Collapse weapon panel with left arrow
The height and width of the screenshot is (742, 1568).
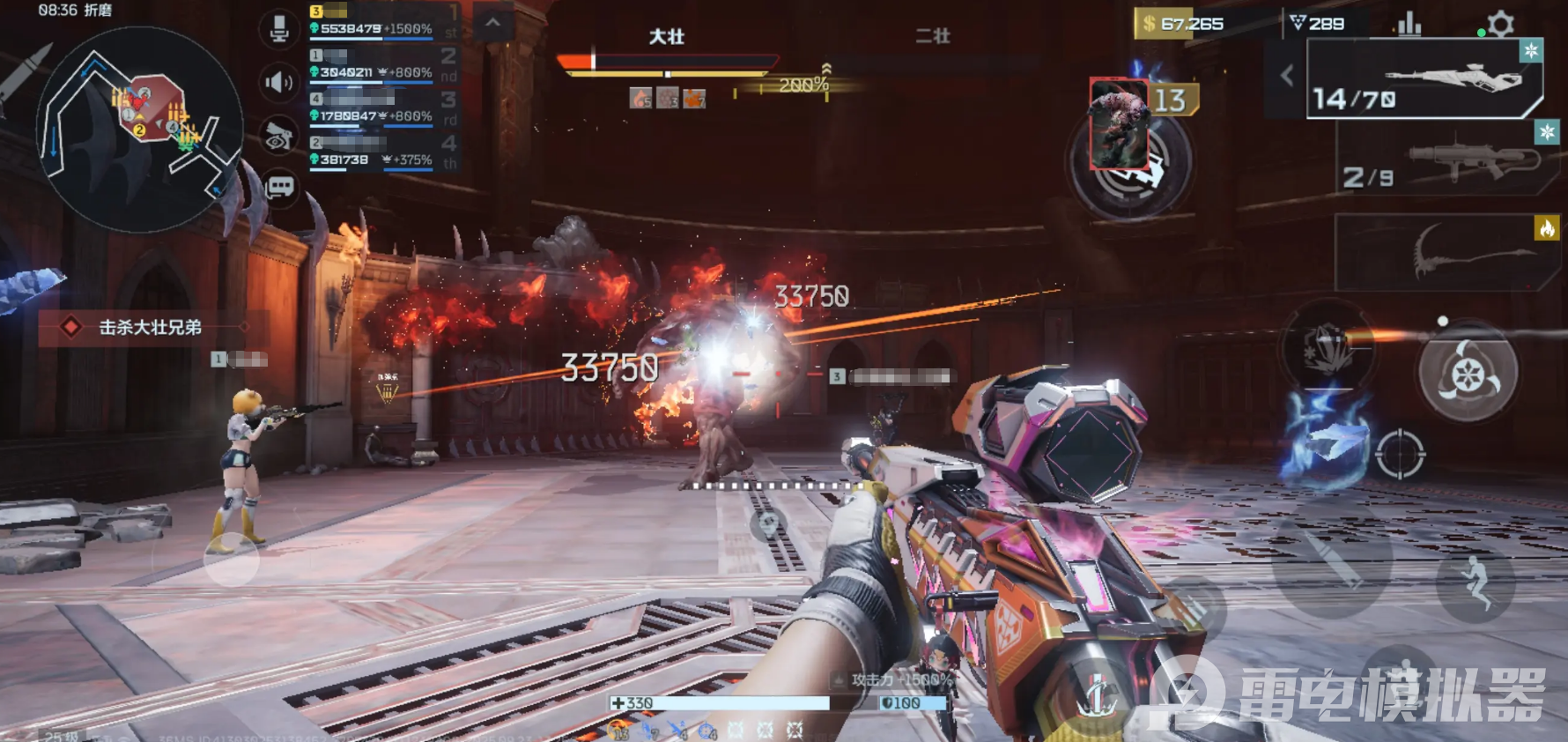1287,76
